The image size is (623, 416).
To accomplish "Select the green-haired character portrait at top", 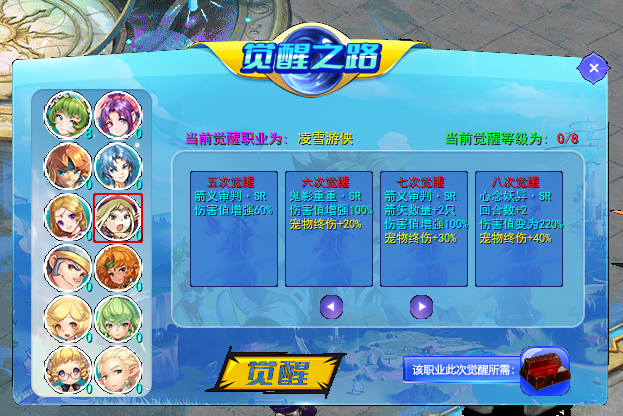I will [67, 115].
